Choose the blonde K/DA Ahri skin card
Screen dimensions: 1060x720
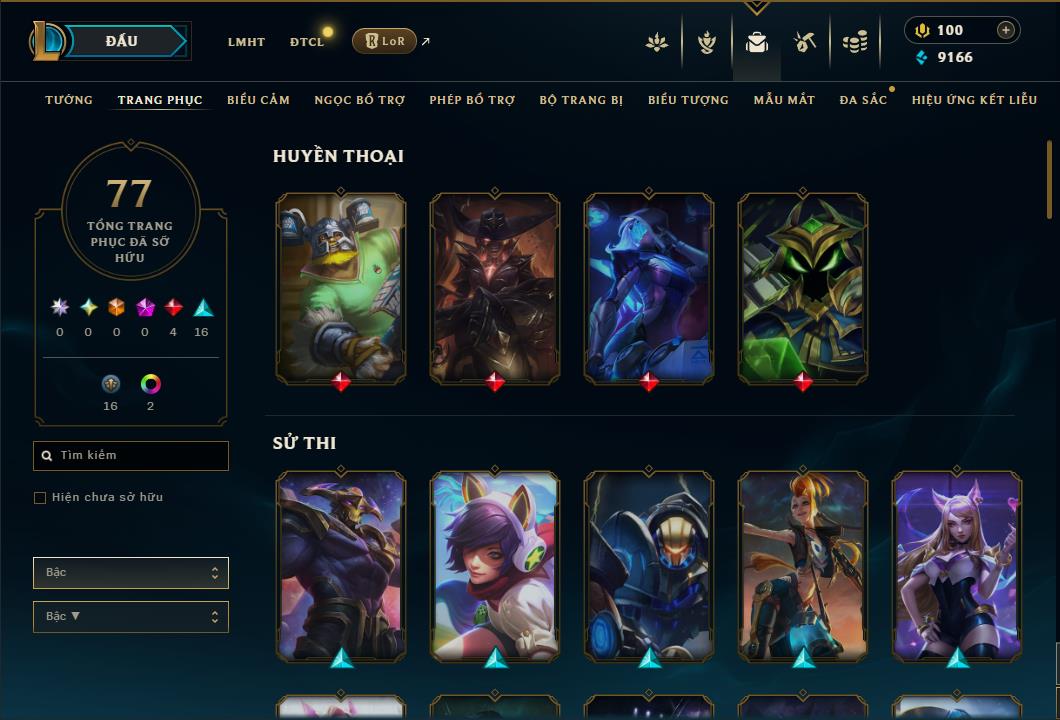[957, 566]
